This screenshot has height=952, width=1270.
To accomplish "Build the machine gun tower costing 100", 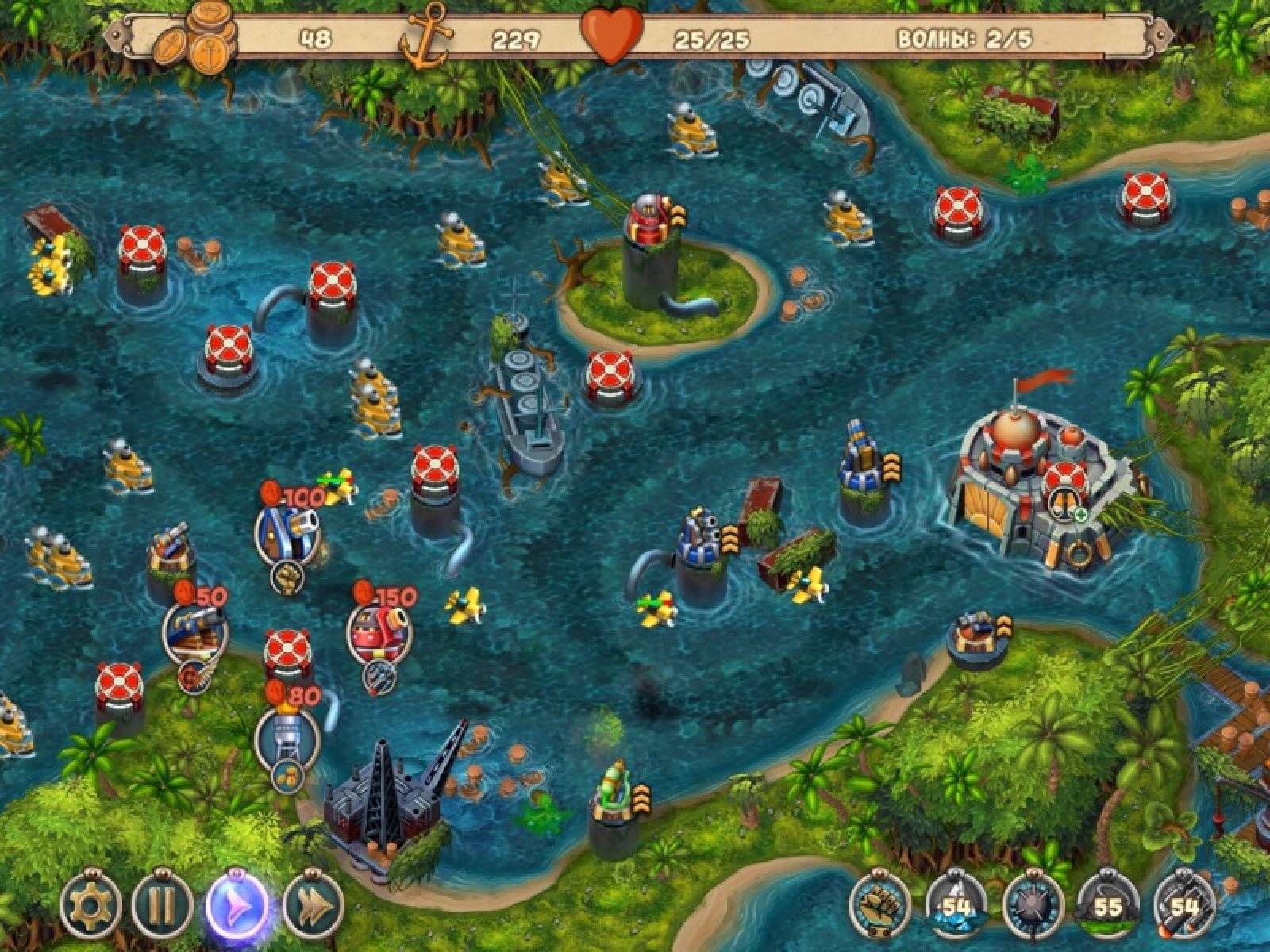I will pyautogui.click(x=287, y=532).
